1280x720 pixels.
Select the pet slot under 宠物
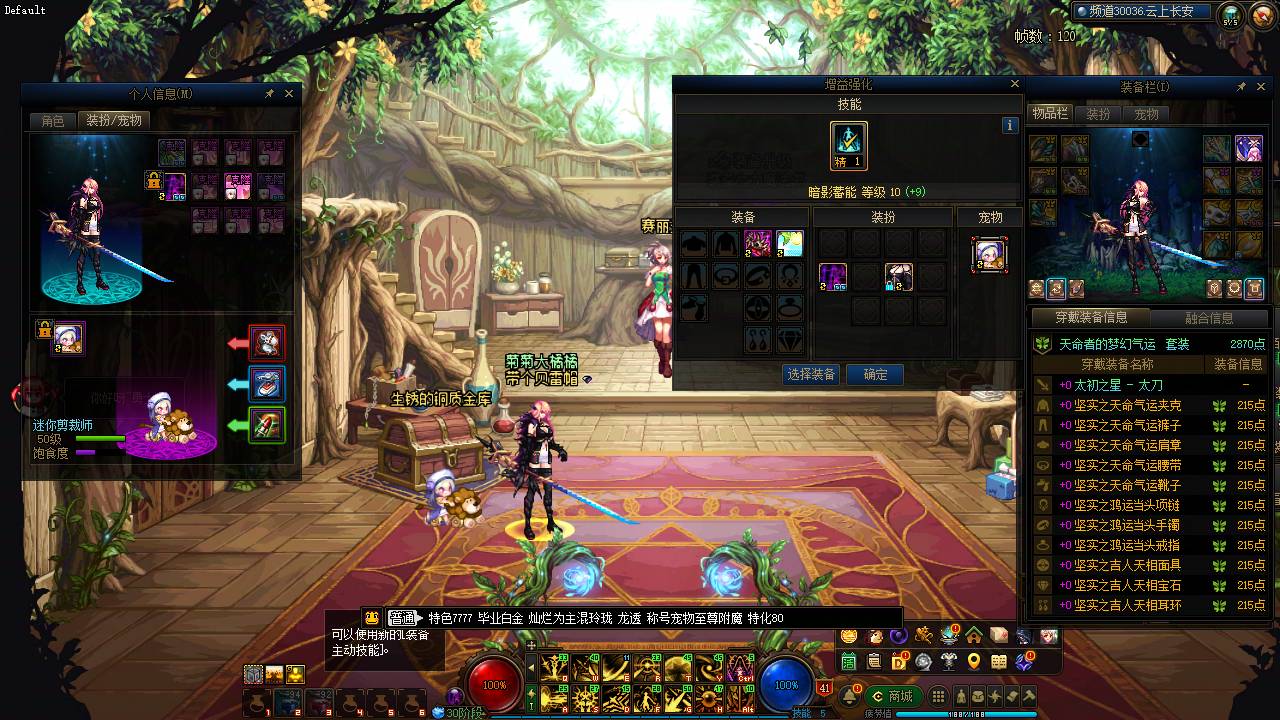[989, 254]
